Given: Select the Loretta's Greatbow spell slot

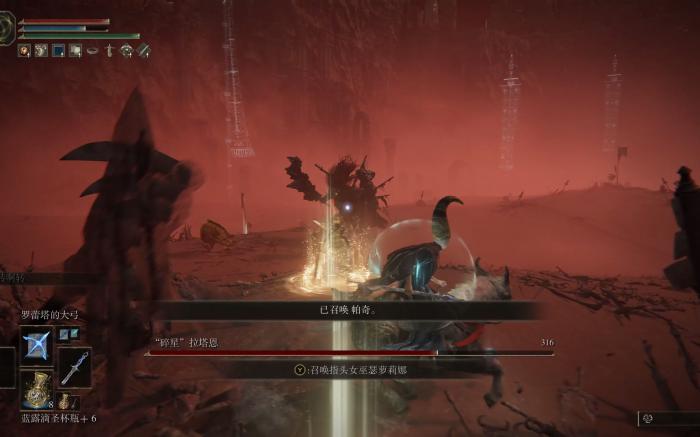Looking at the screenshot, I should [x=37, y=346].
